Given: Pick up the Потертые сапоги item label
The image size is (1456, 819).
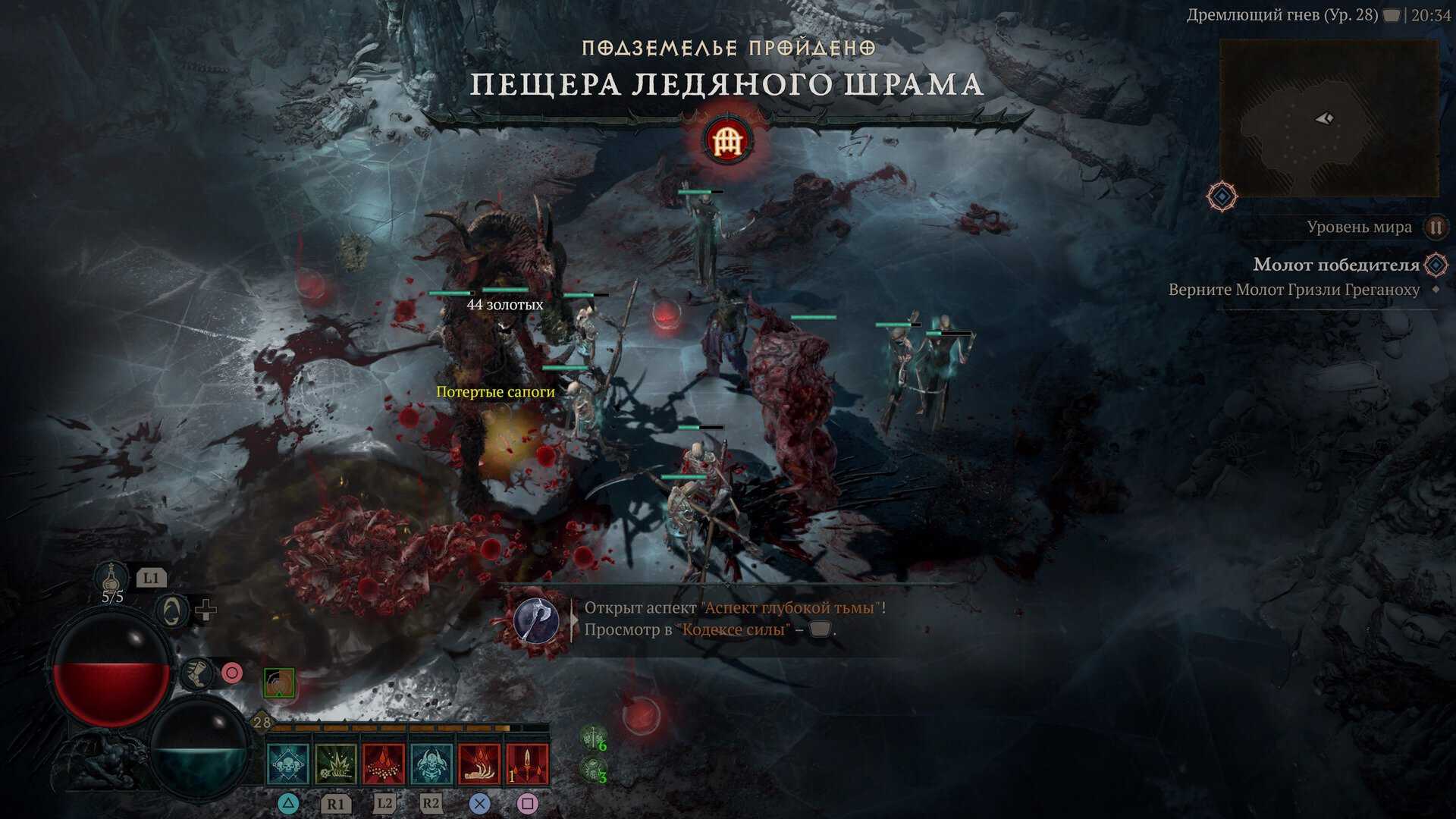Looking at the screenshot, I should click(495, 392).
